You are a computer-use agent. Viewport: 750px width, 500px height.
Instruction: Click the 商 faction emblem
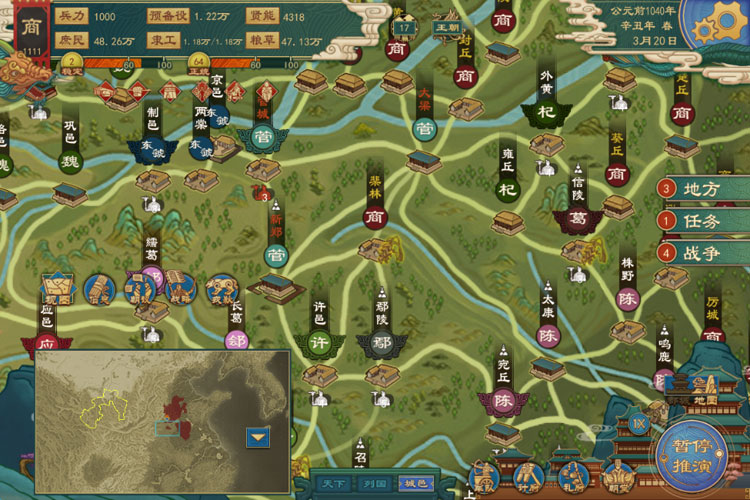pos(30,27)
